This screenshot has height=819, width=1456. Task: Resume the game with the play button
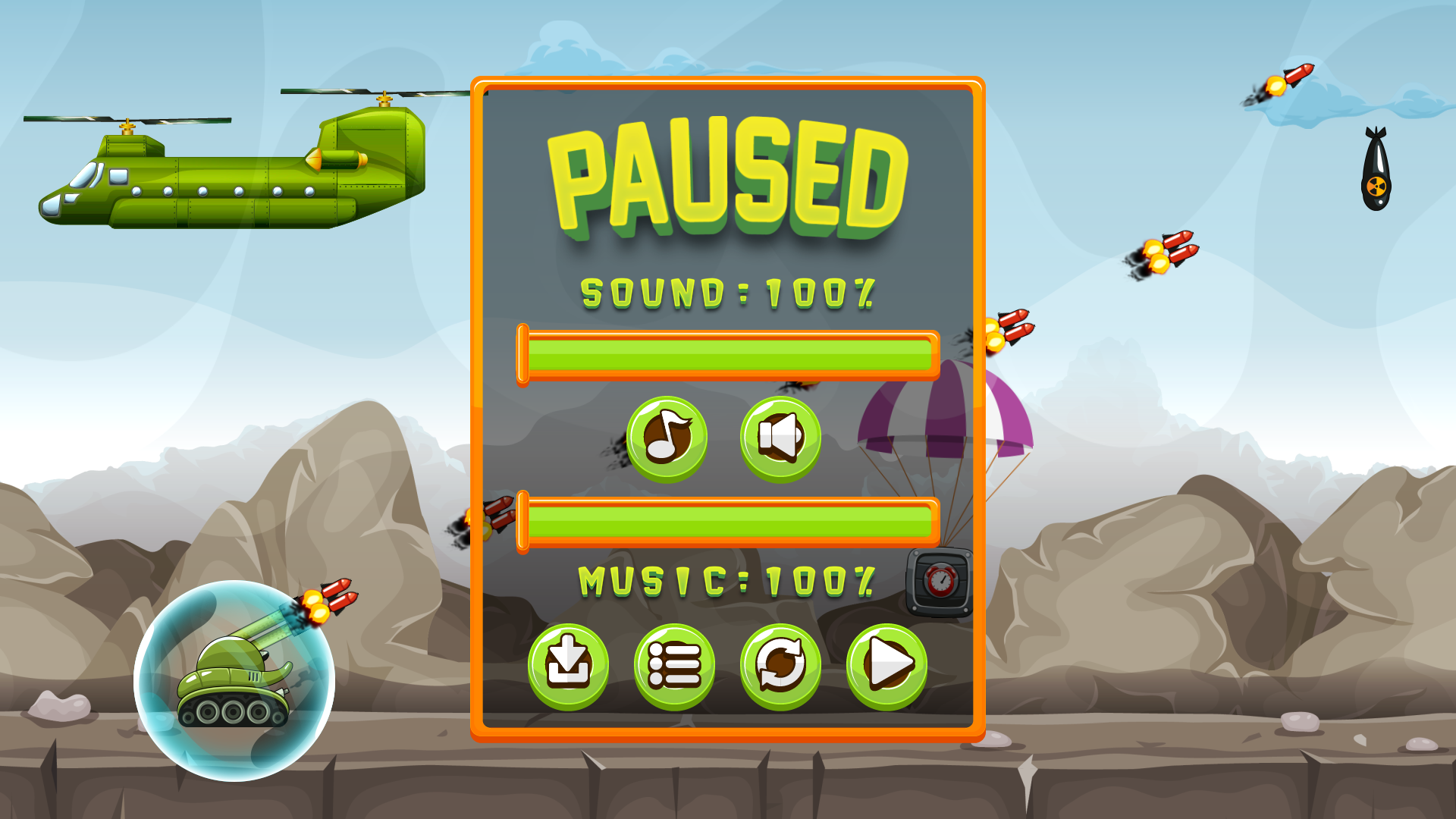coord(886,666)
